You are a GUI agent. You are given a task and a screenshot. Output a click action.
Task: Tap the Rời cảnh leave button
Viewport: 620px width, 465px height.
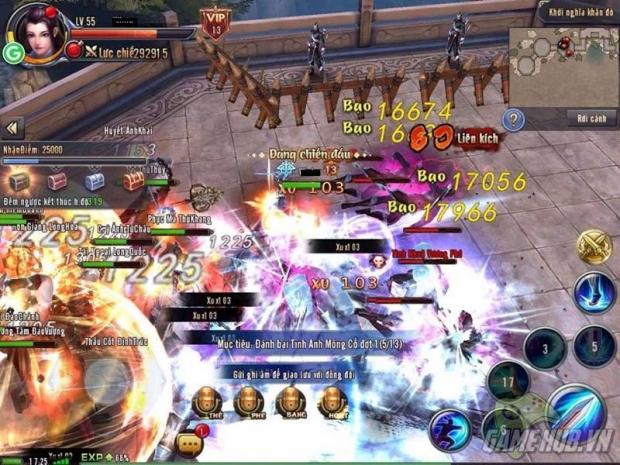pos(590,119)
